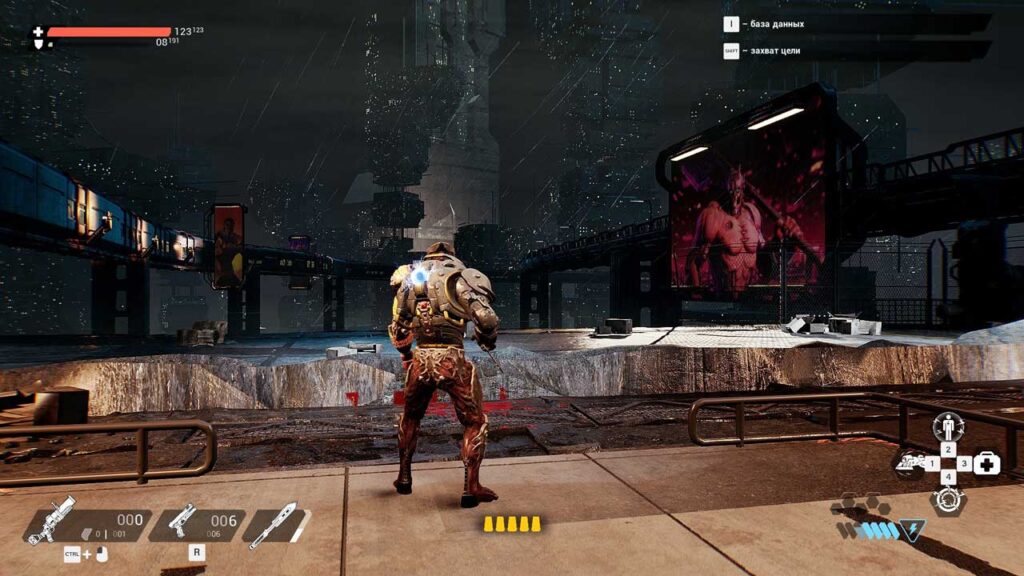Activate the body shield ability icon

click(947, 427)
